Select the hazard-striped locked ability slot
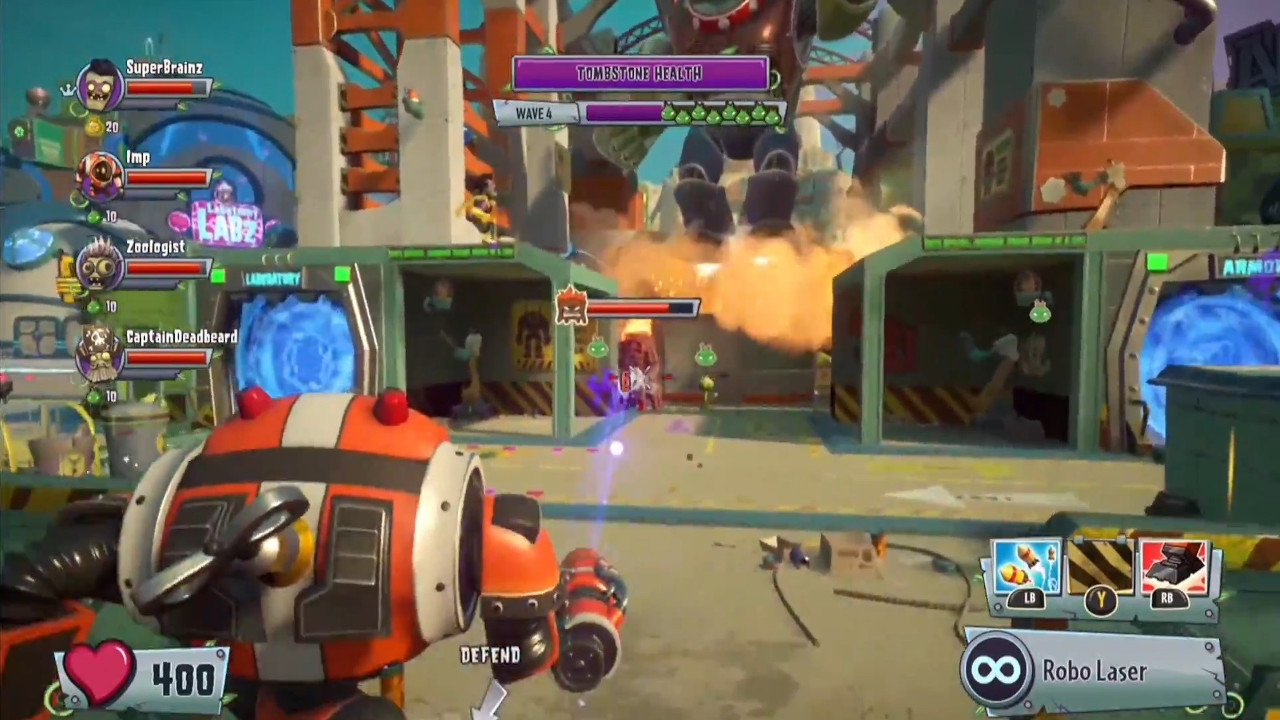The image size is (1280, 720). 1100,566
